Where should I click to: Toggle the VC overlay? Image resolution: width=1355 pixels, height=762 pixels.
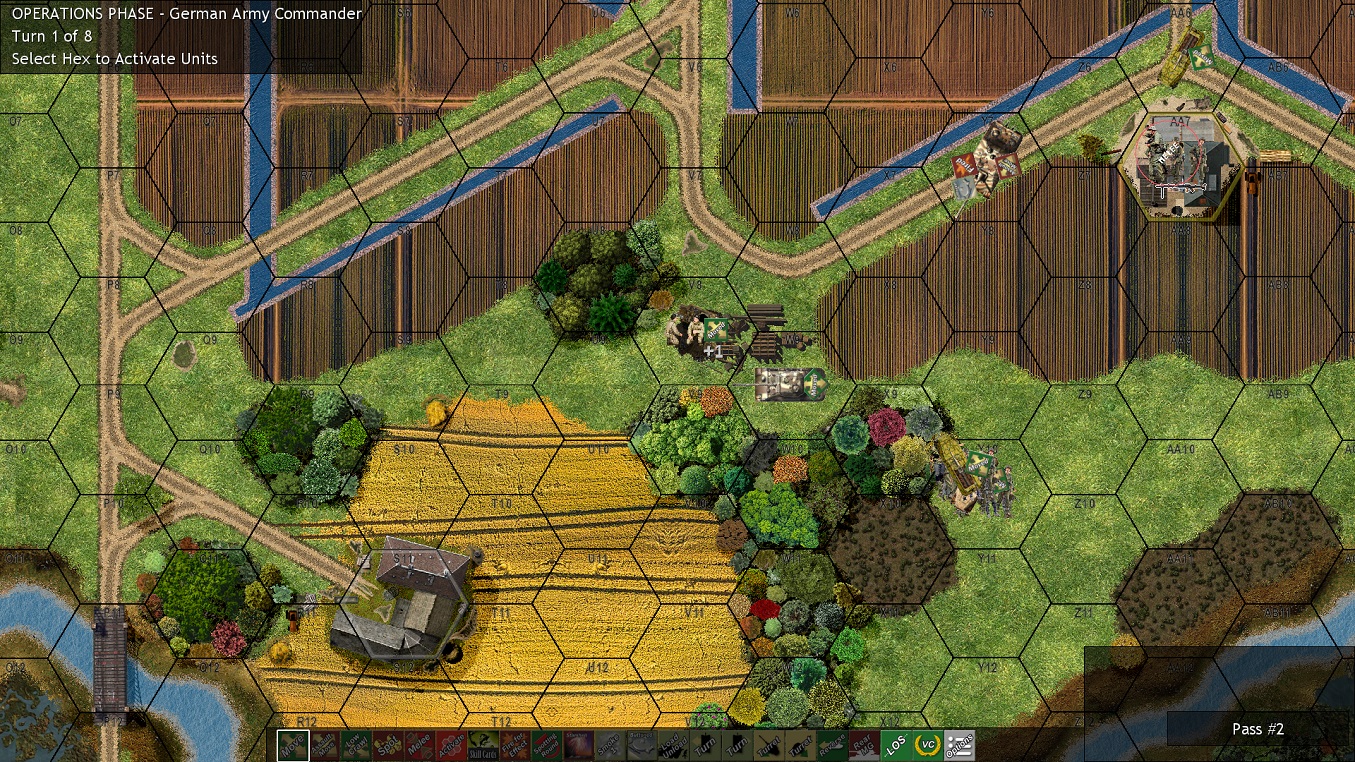928,744
